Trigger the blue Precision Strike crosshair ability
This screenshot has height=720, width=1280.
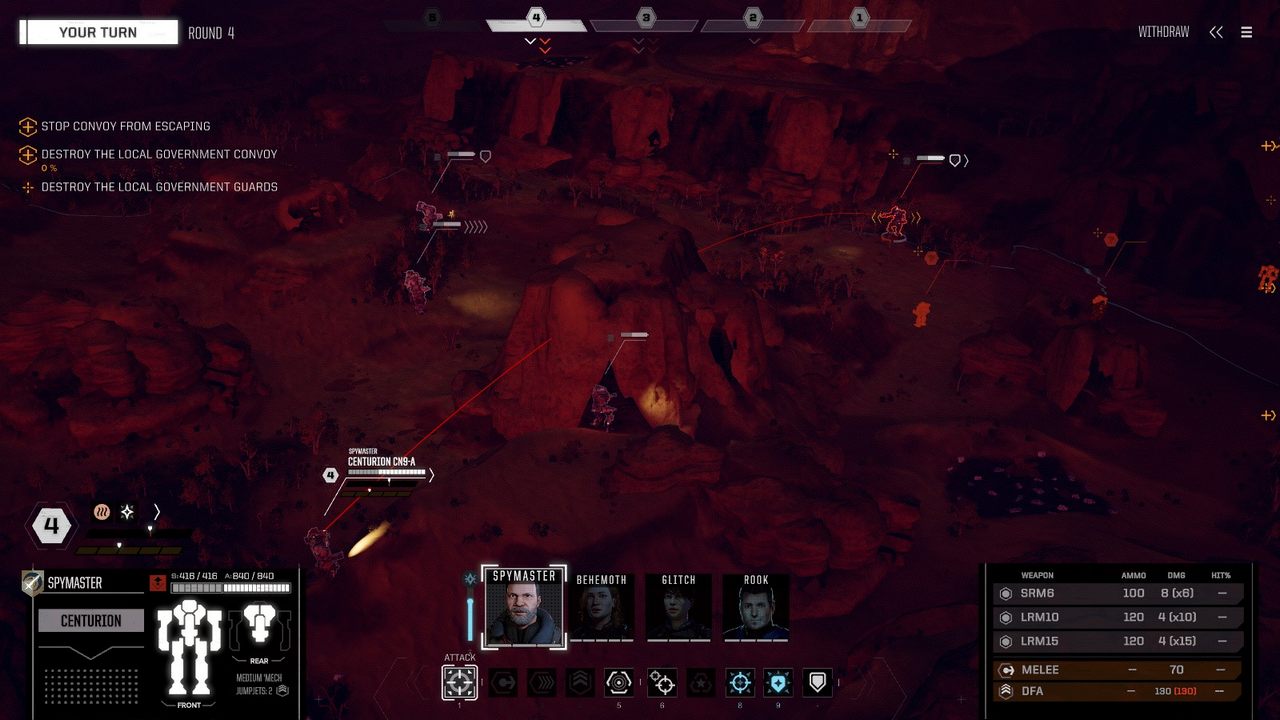[x=740, y=683]
